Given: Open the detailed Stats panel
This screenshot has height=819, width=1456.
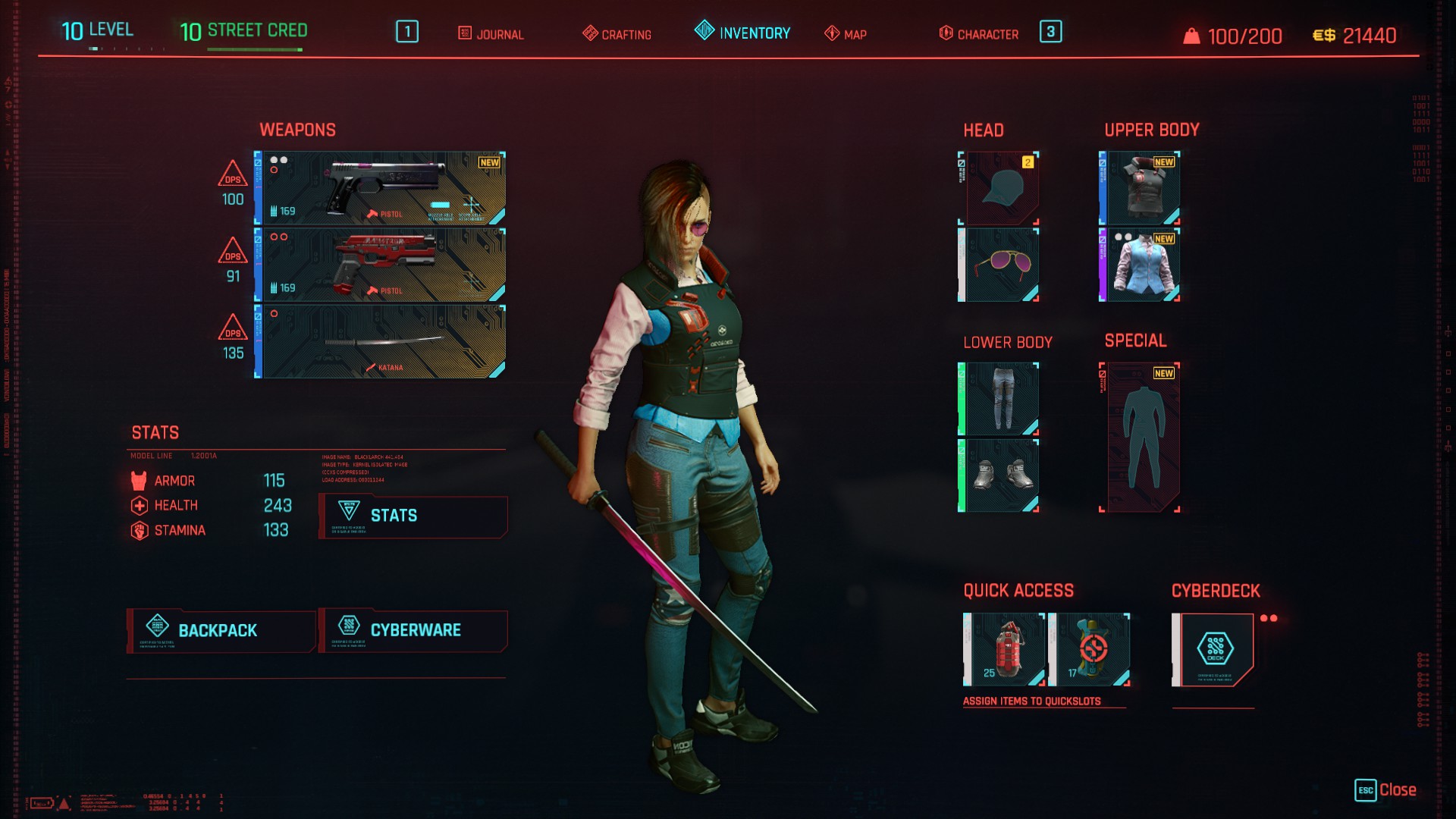Looking at the screenshot, I should [413, 516].
